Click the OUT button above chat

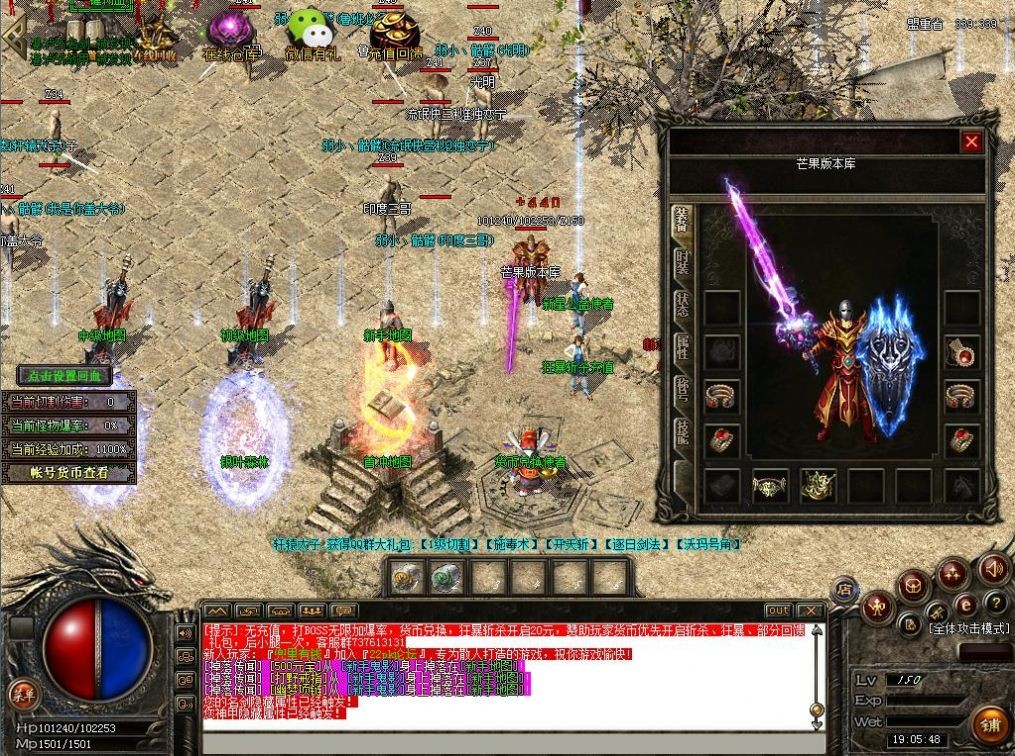[x=777, y=610]
